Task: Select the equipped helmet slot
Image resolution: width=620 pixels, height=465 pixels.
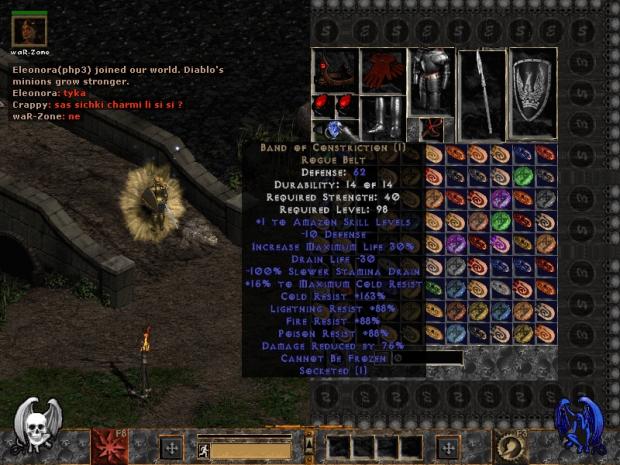Action: coord(336,68)
